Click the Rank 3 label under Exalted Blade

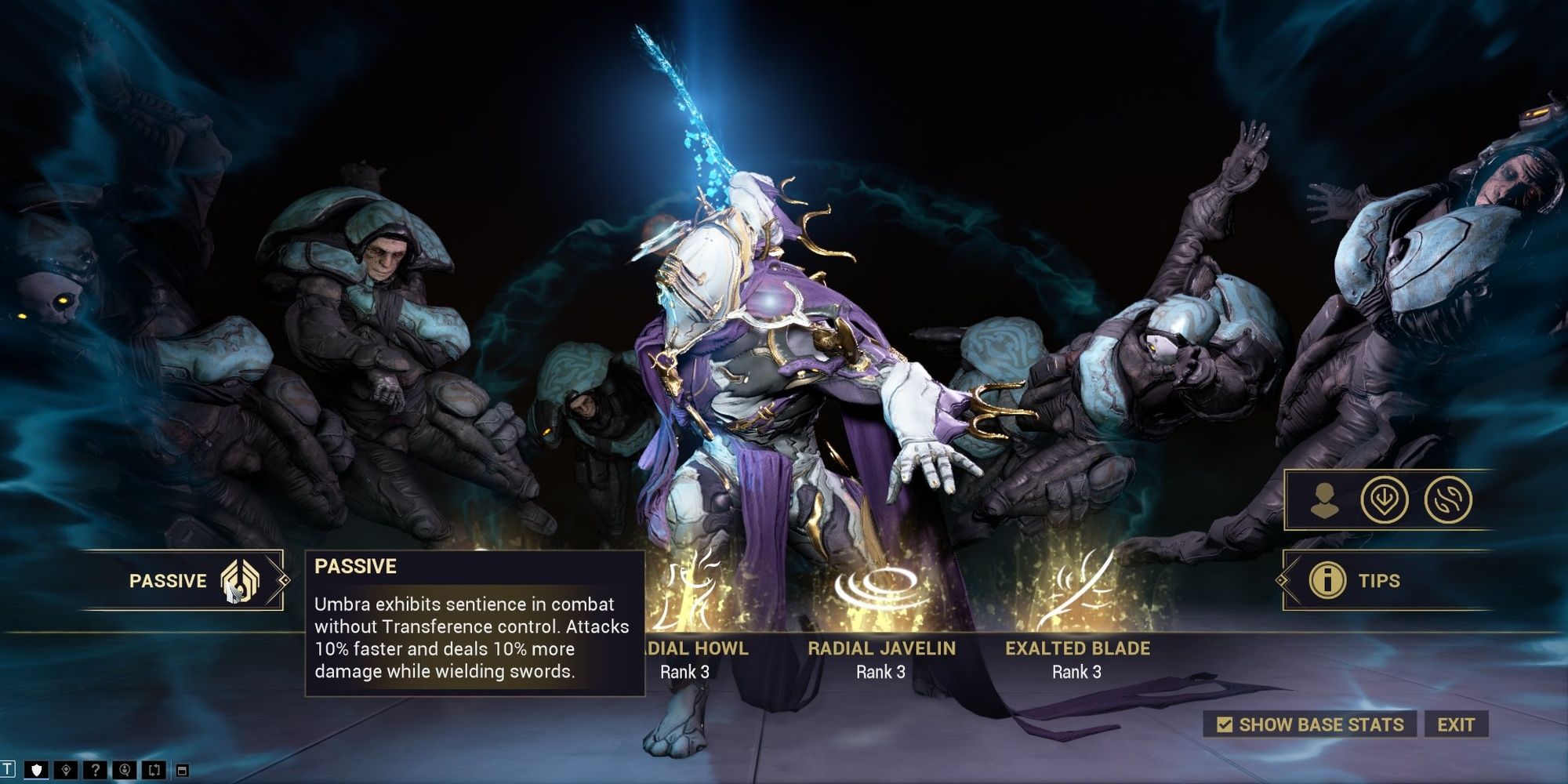1079,672
